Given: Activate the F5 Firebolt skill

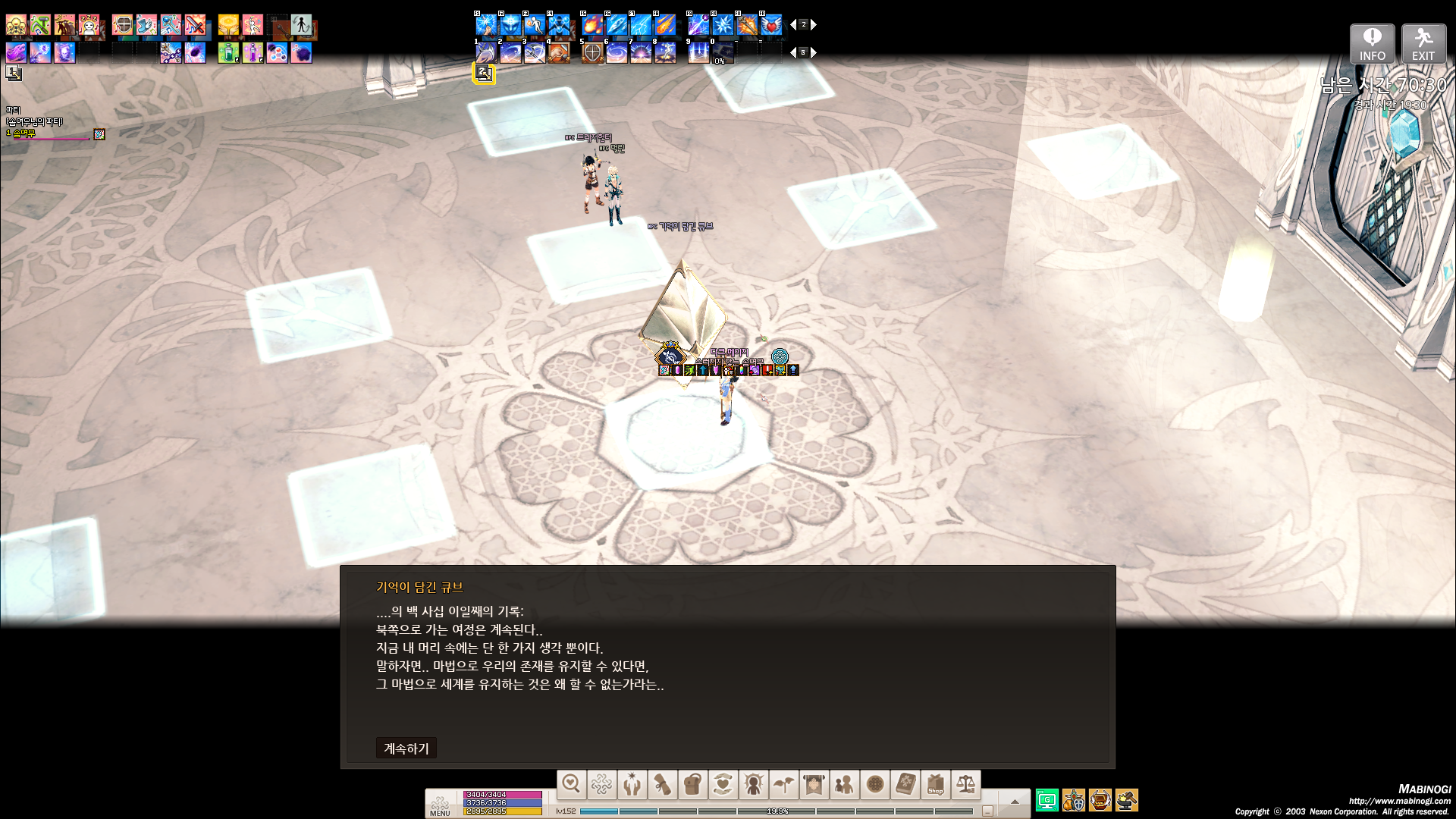Looking at the screenshot, I should 592,25.
